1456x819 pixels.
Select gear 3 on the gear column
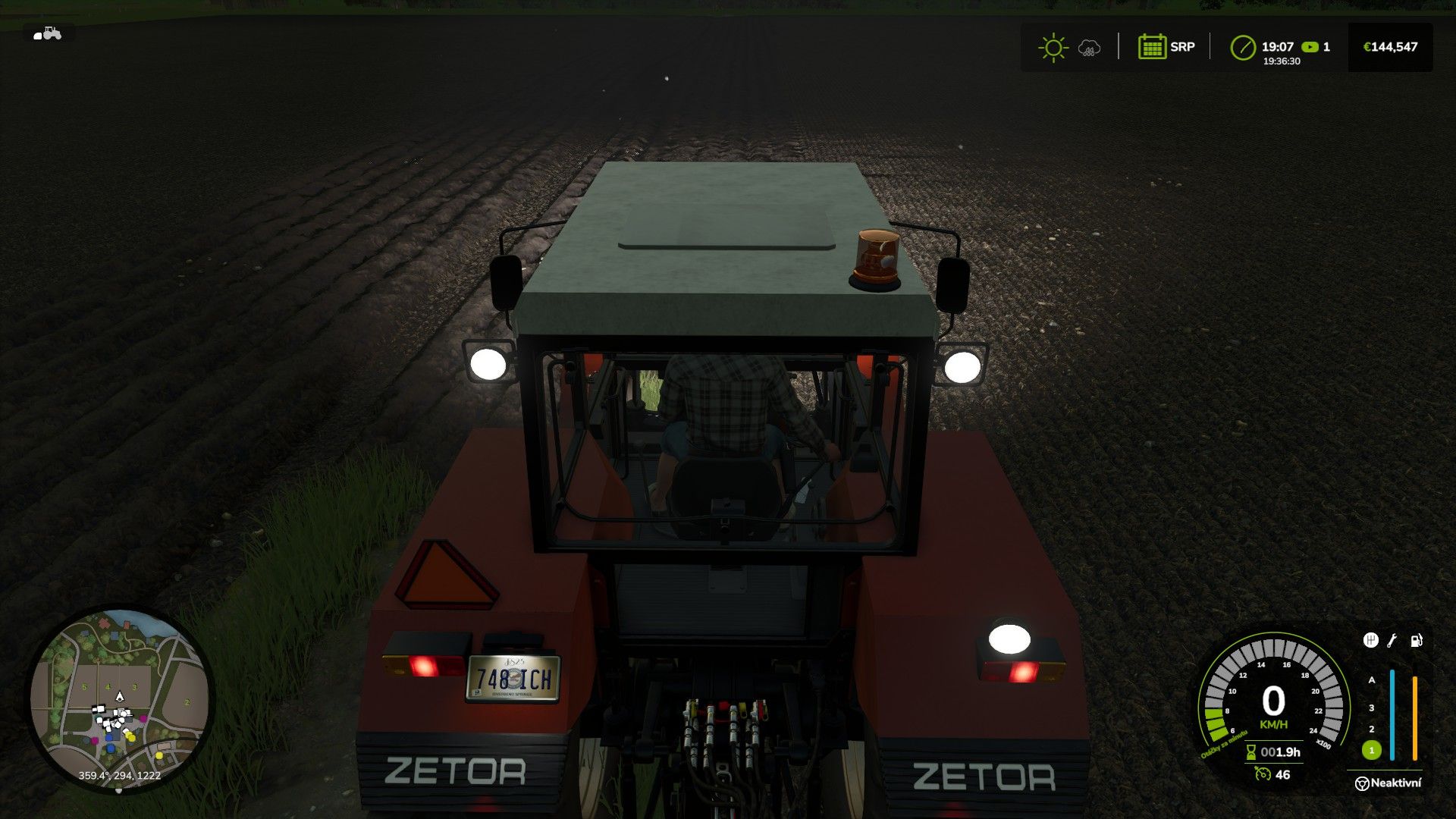1371,708
